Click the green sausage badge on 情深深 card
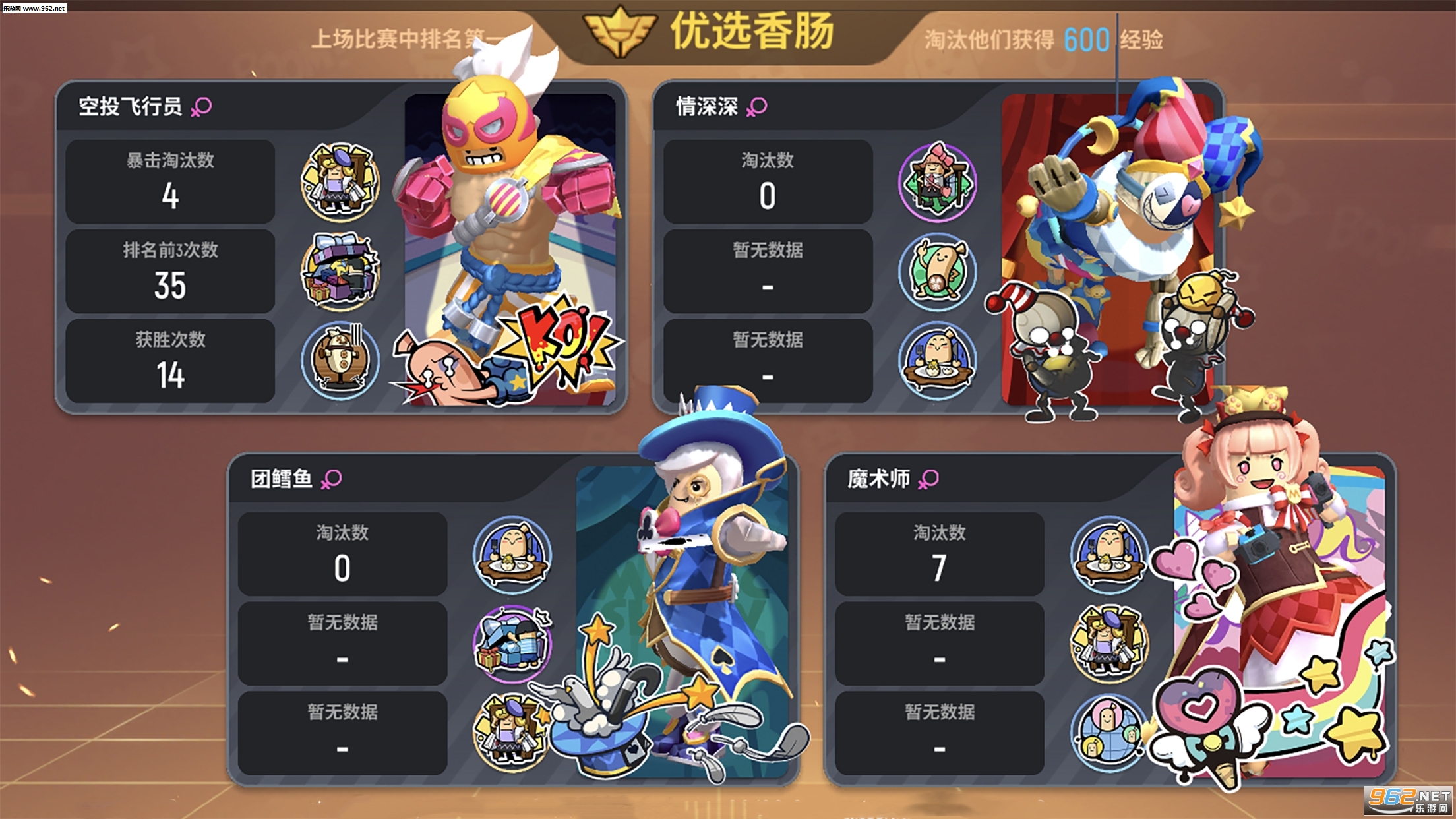The height and width of the screenshot is (819, 1456). click(x=938, y=270)
